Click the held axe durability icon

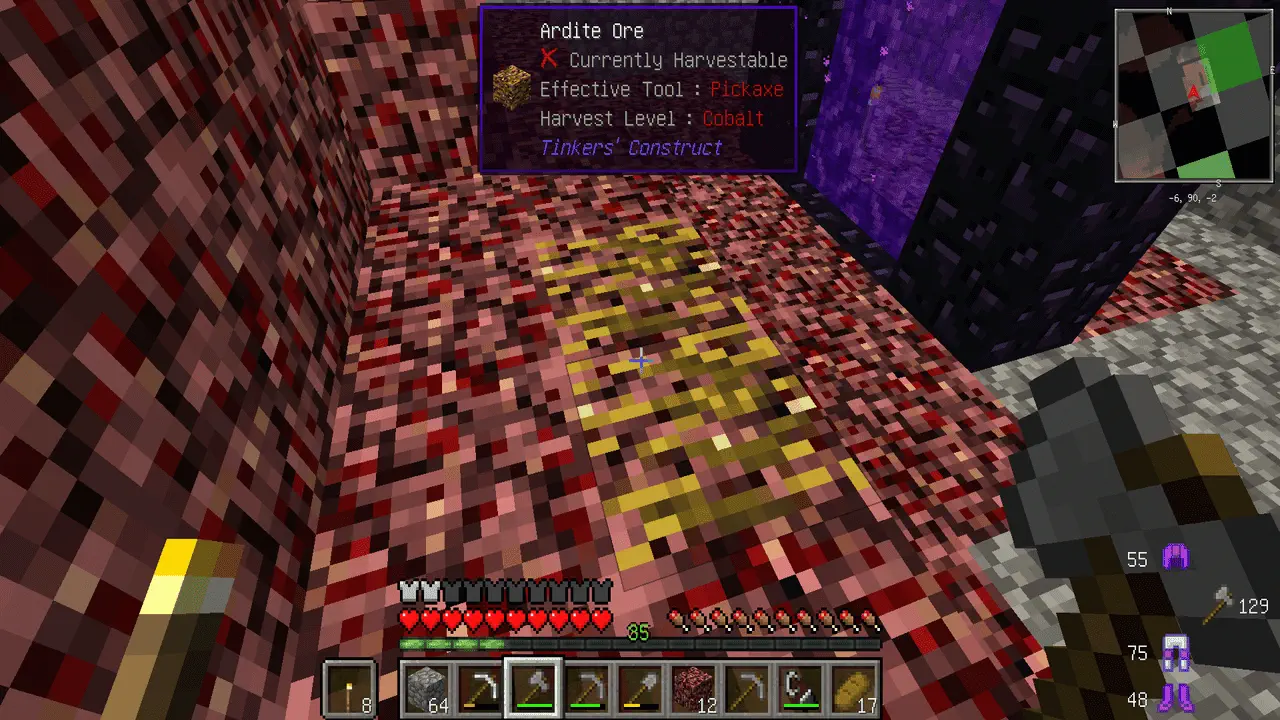[x=1218, y=606]
